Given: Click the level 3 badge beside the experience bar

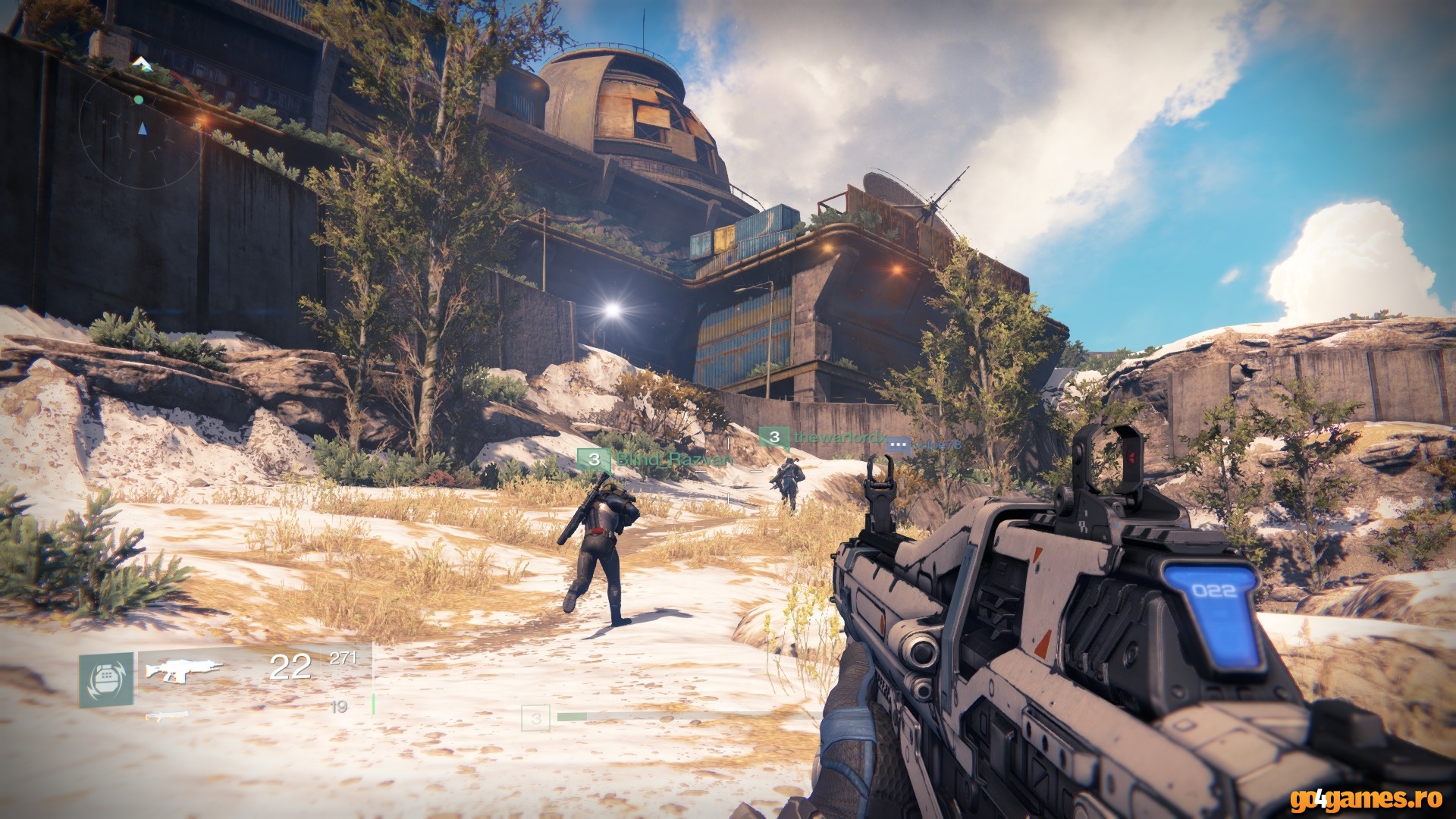Looking at the screenshot, I should point(535,717).
